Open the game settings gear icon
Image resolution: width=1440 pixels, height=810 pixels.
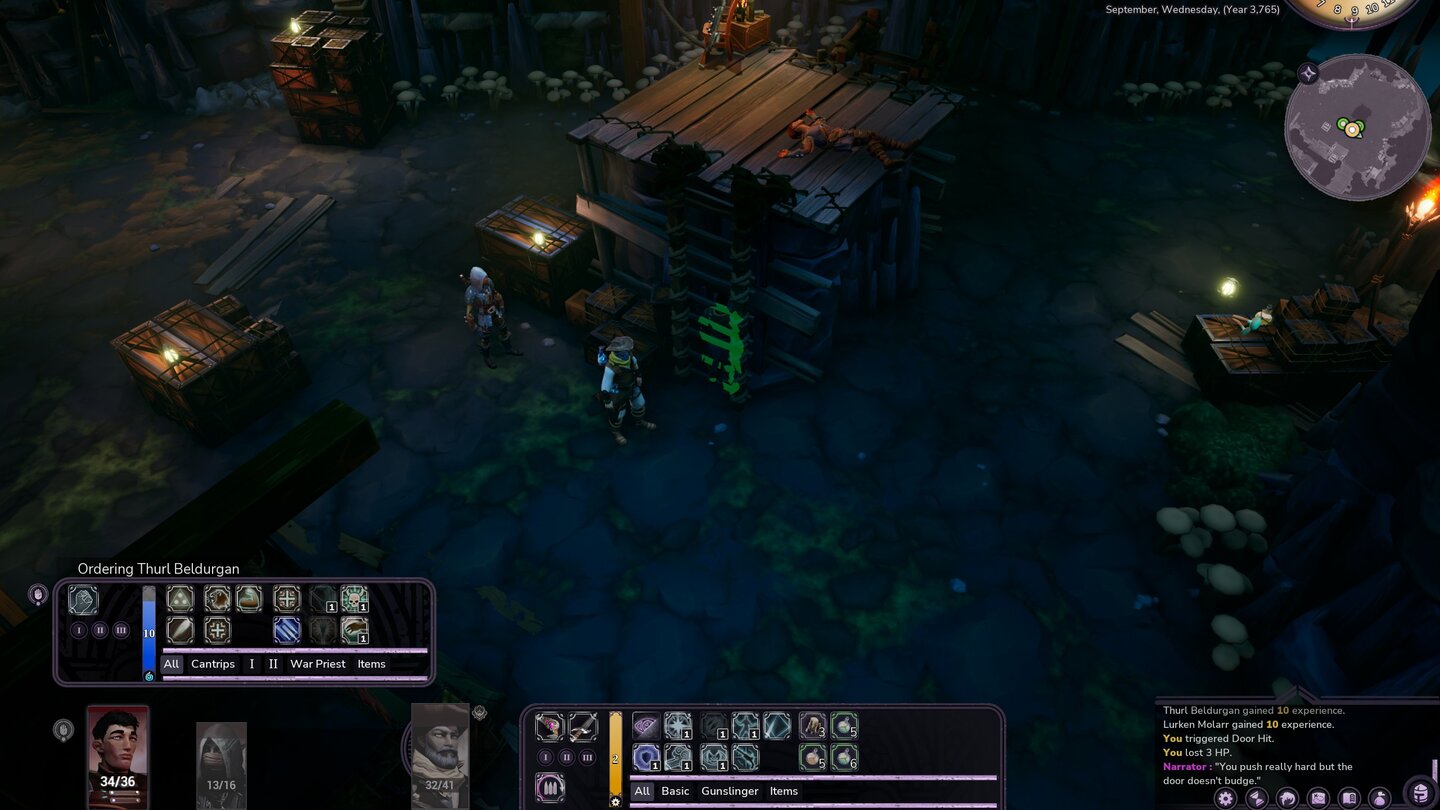click(x=1225, y=798)
